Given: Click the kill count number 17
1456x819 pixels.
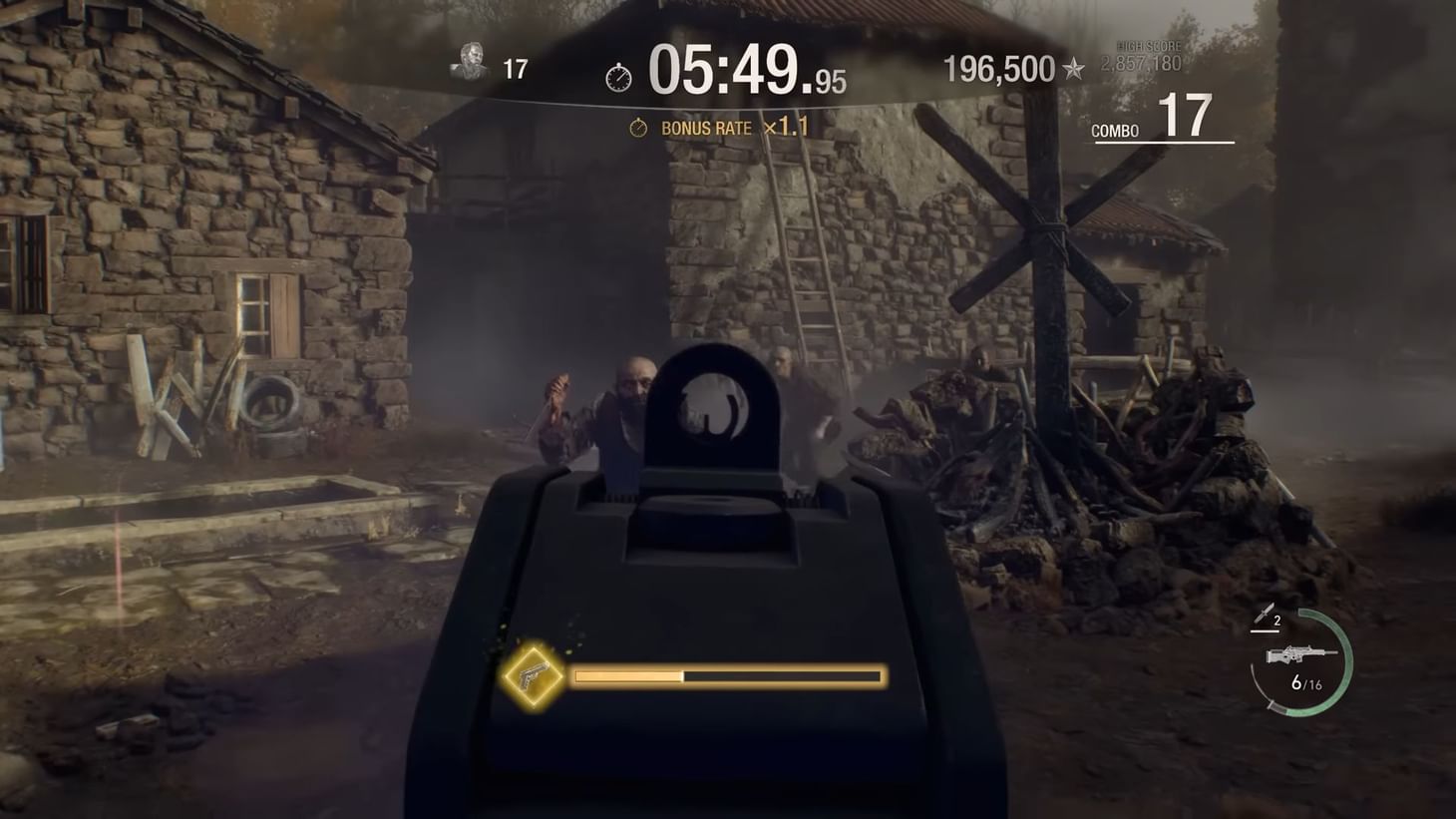Looking at the screenshot, I should [518, 68].
